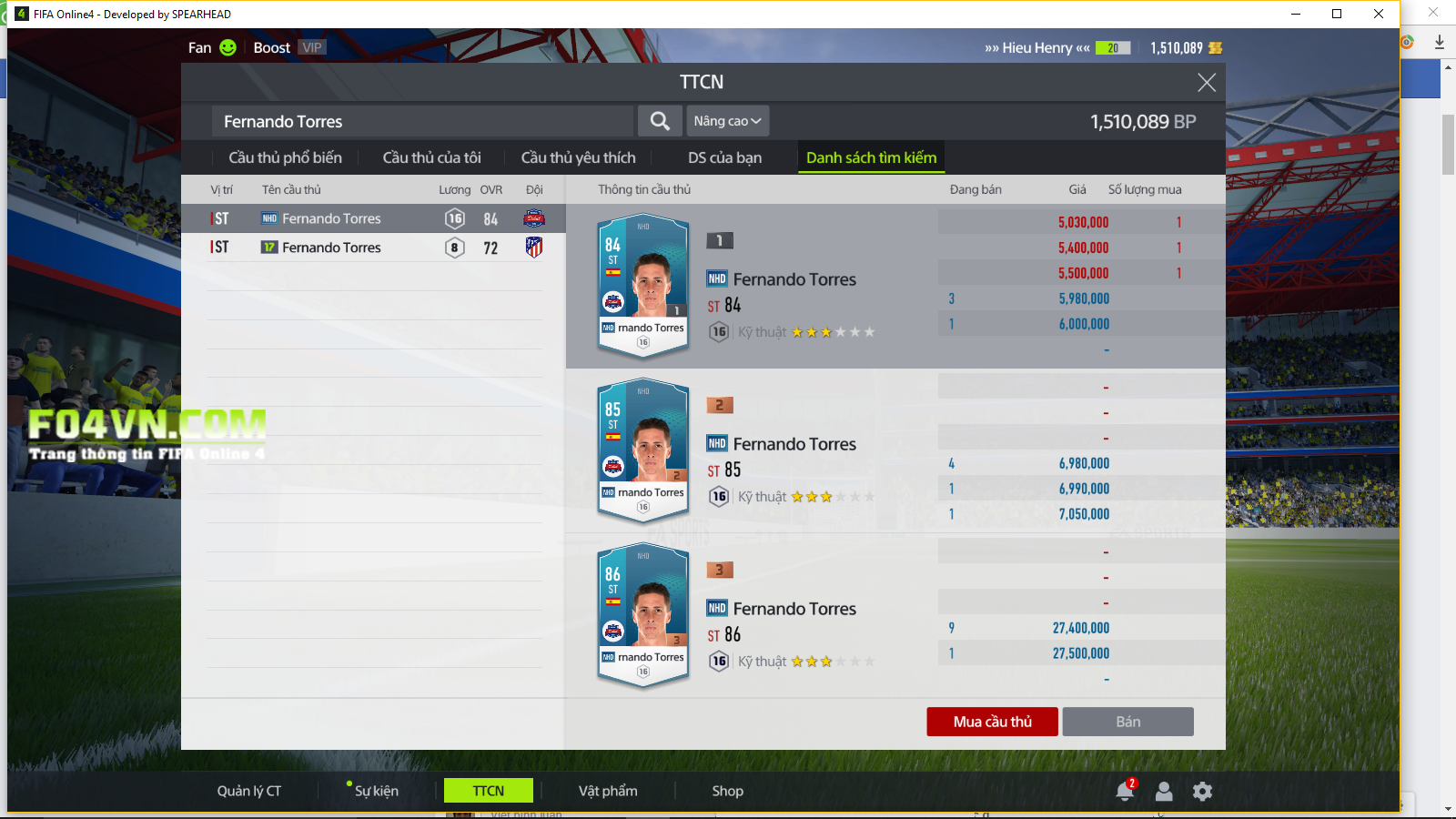
Task: Open the Nâng cao dropdown
Action: [727, 121]
